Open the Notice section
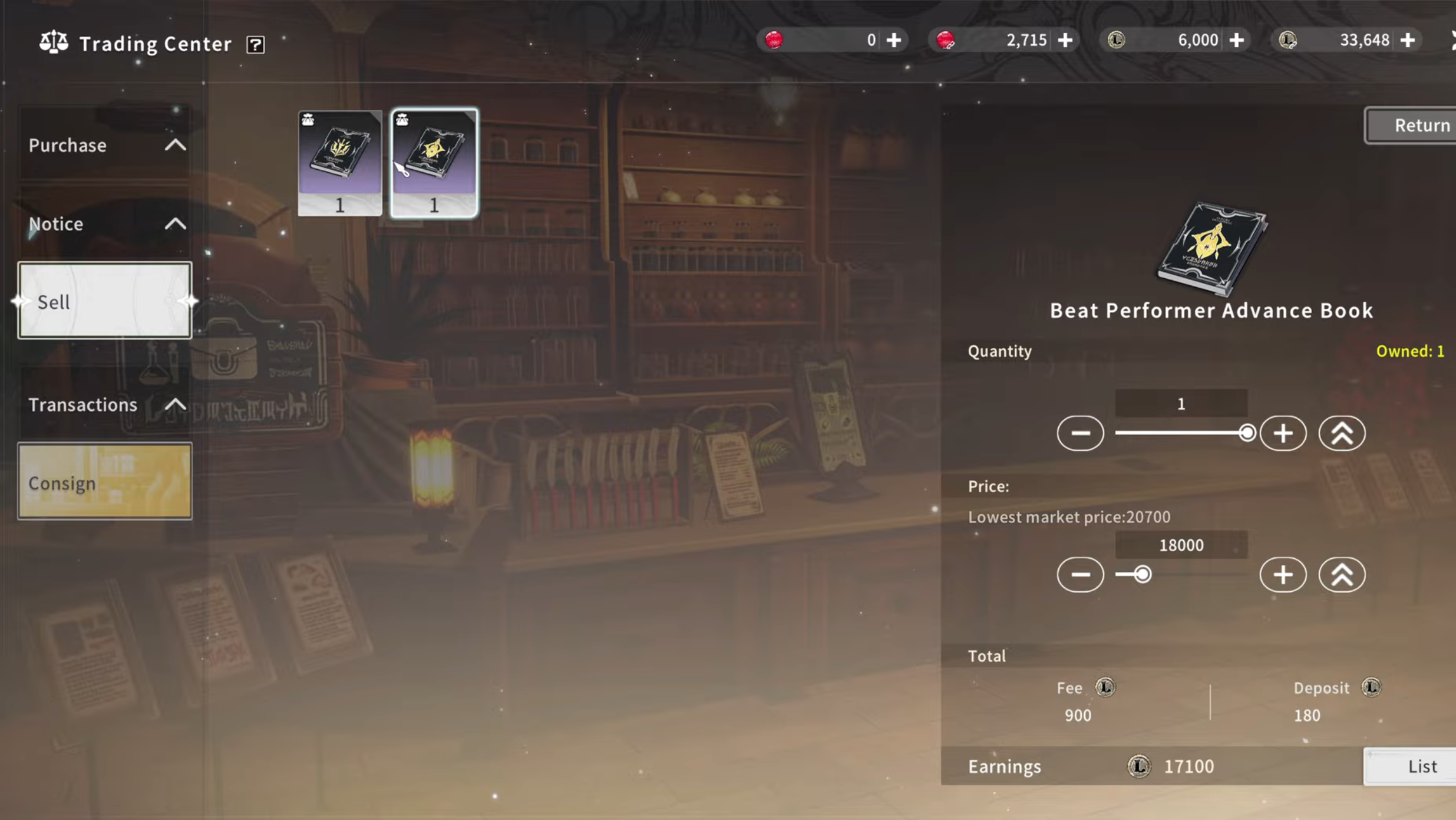The width and height of the screenshot is (1456, 820). pos(106,224)
